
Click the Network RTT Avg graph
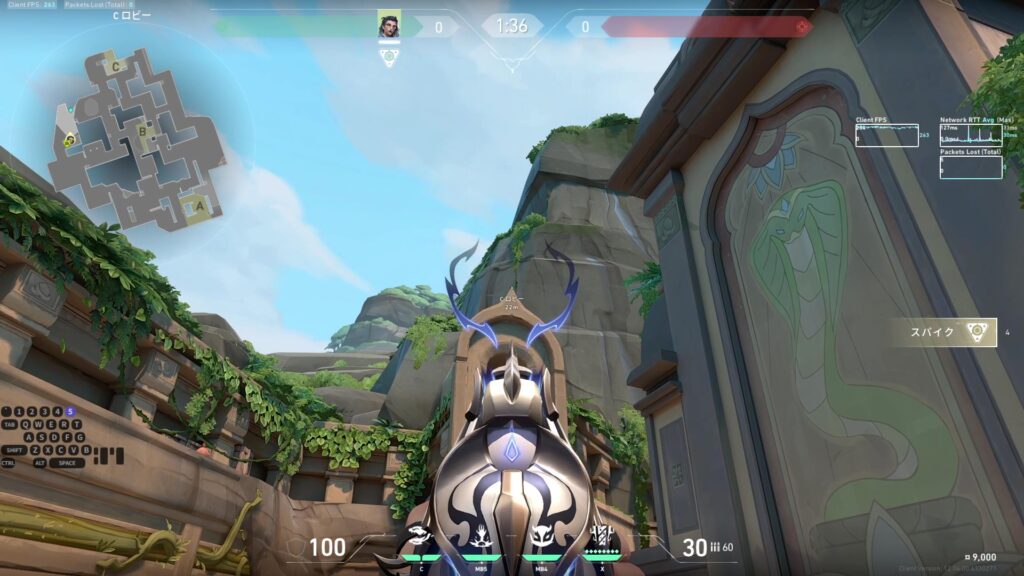[x=971, y=135]
